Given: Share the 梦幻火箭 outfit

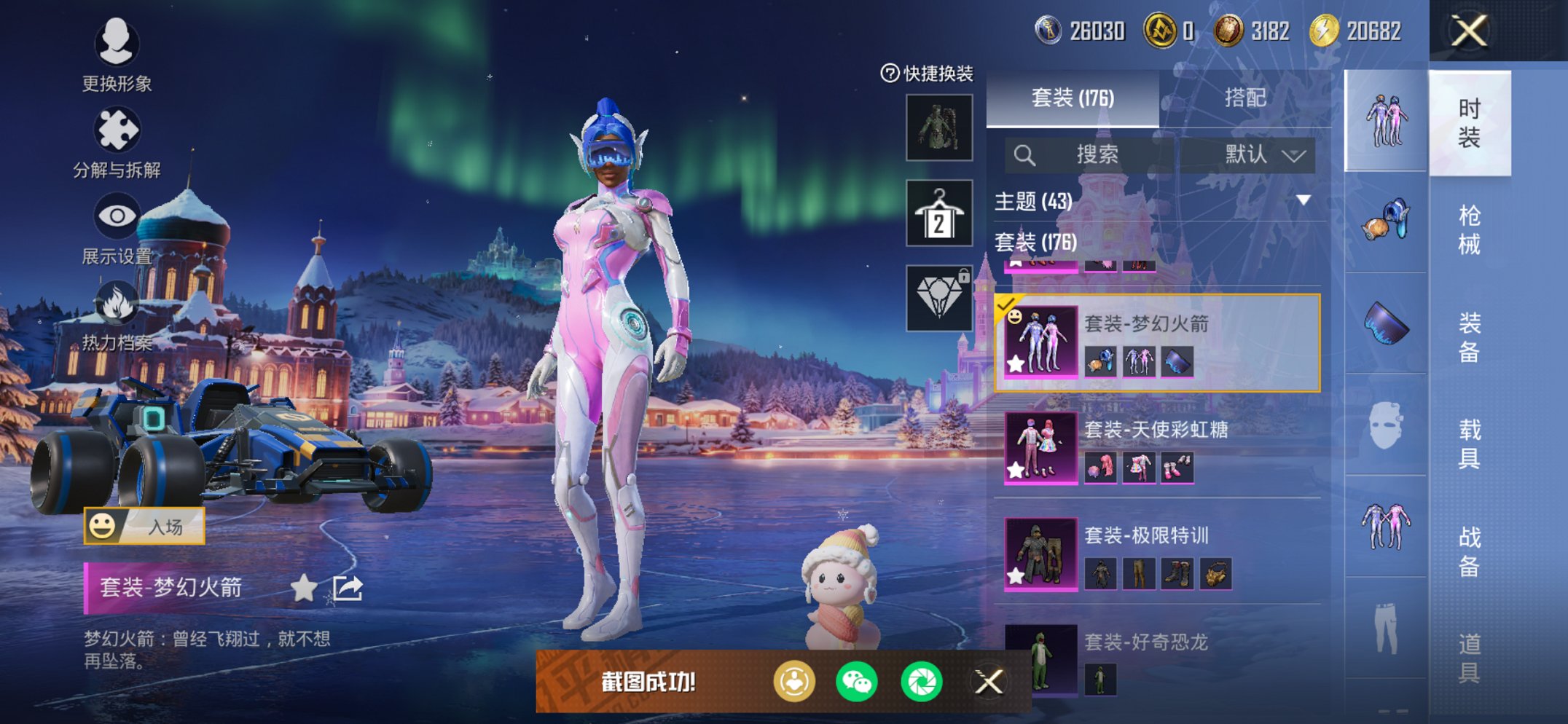Looking at the screenshot, I should 348,588.
